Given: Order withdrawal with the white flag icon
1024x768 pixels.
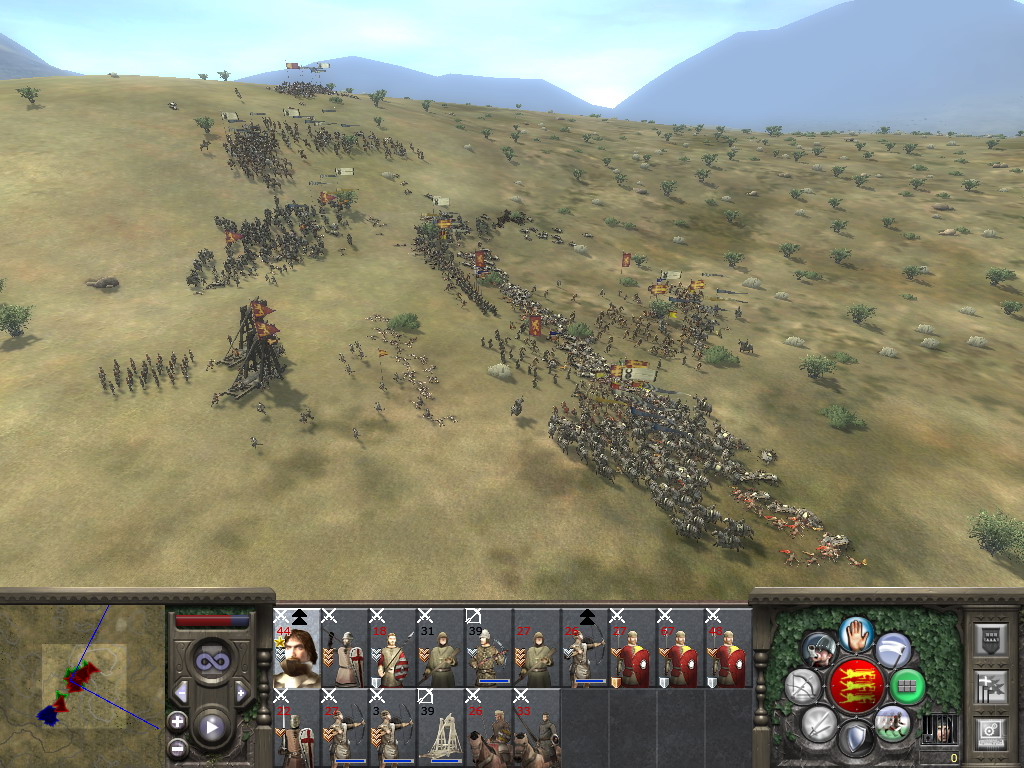Looking at the screenshot, I should click(893, 650).
